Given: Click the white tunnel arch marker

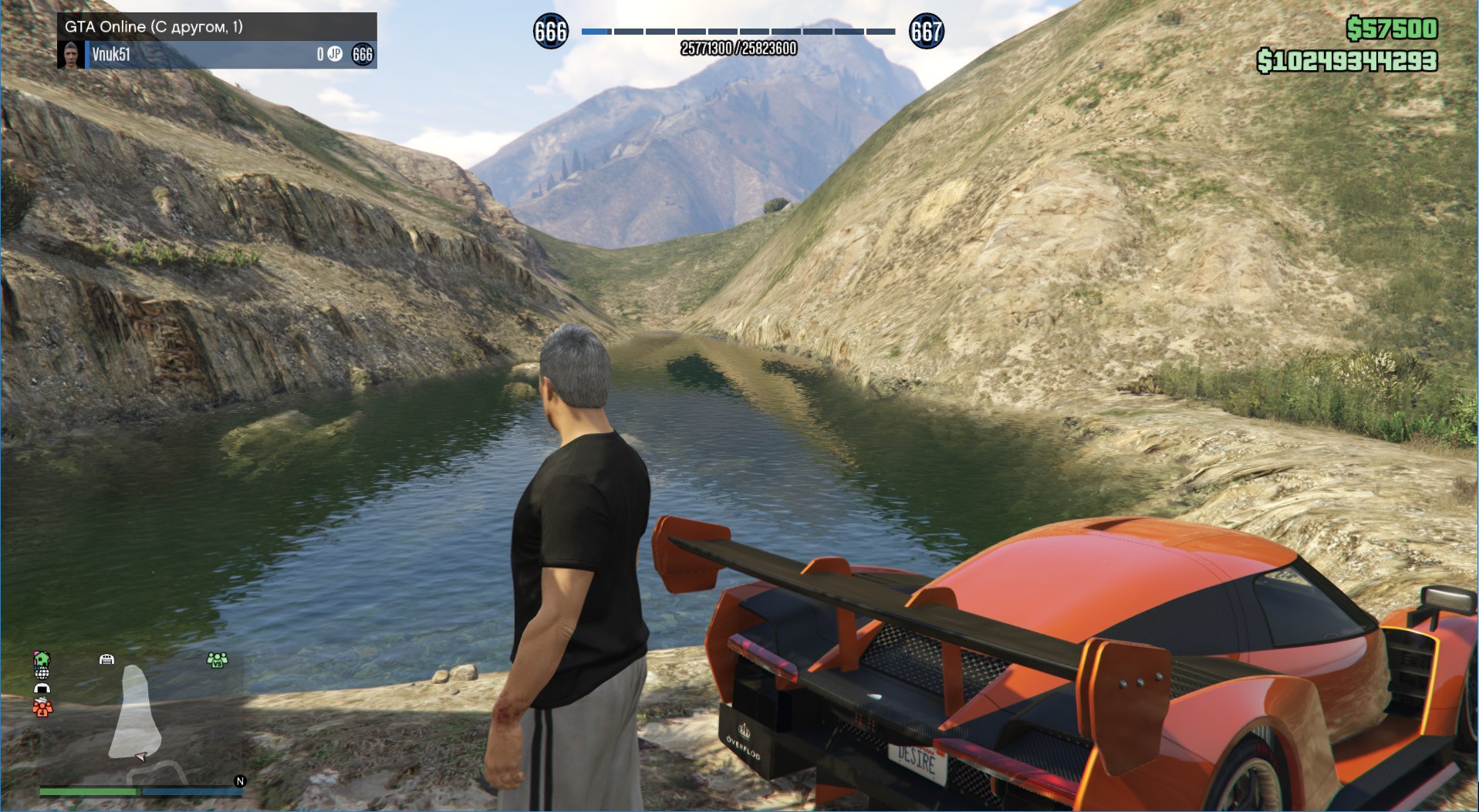Looking at the screenshot, I should (42, 688).
